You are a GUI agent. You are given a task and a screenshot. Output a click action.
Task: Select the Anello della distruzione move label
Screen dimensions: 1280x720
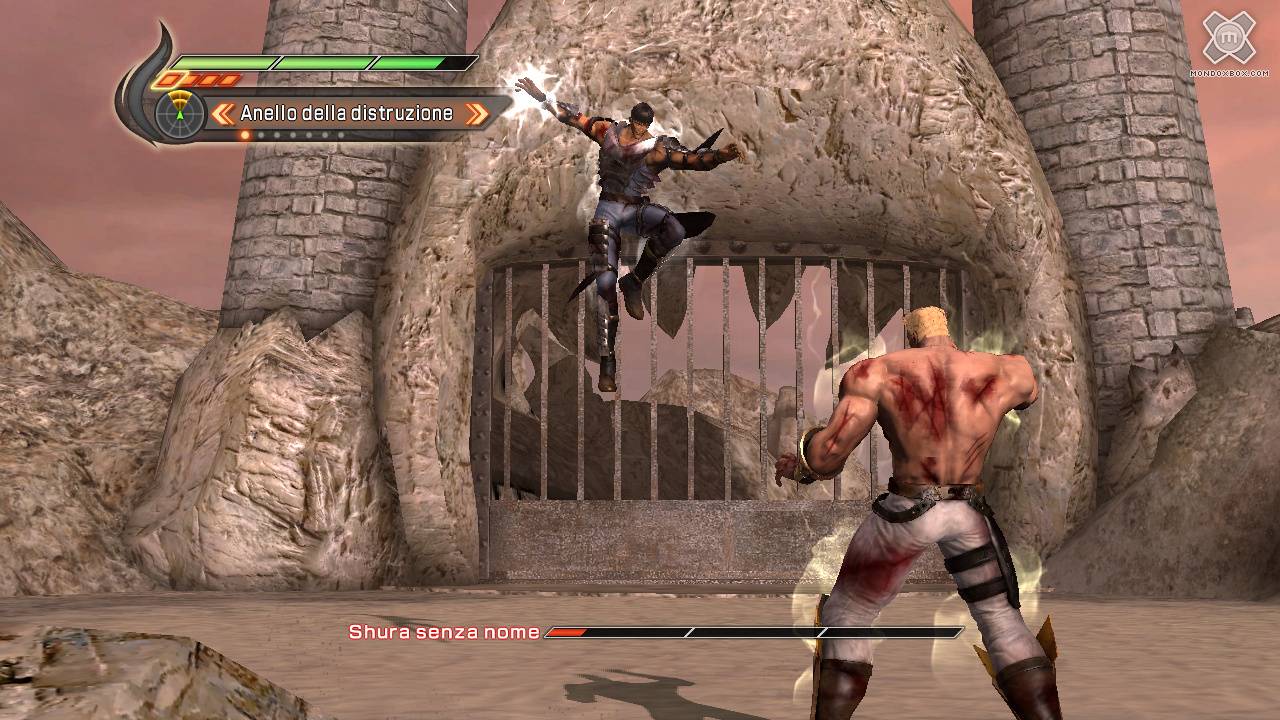pyautogui.click(x=346, y=113)
